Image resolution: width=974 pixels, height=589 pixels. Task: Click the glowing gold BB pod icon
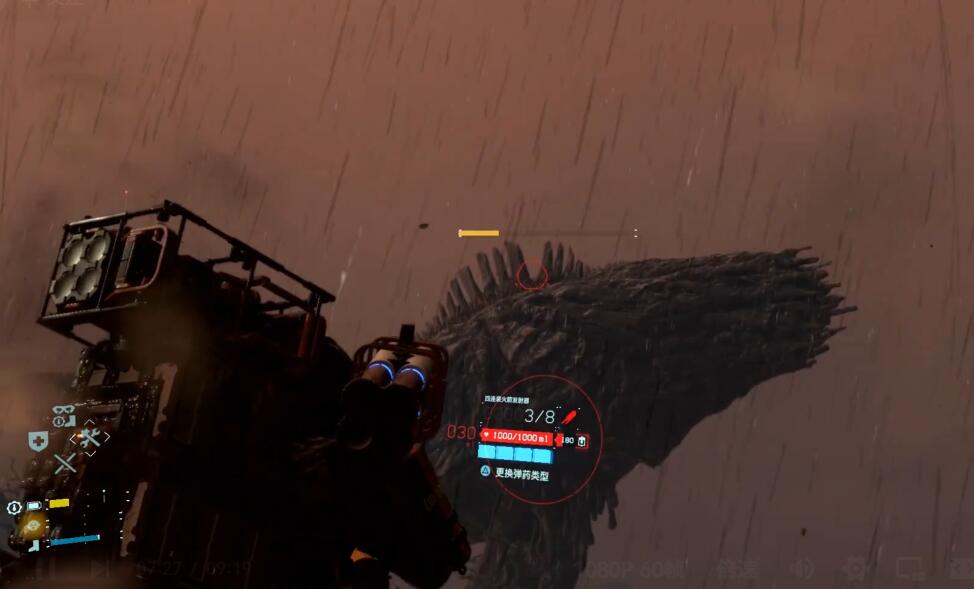tap(34, 527)
